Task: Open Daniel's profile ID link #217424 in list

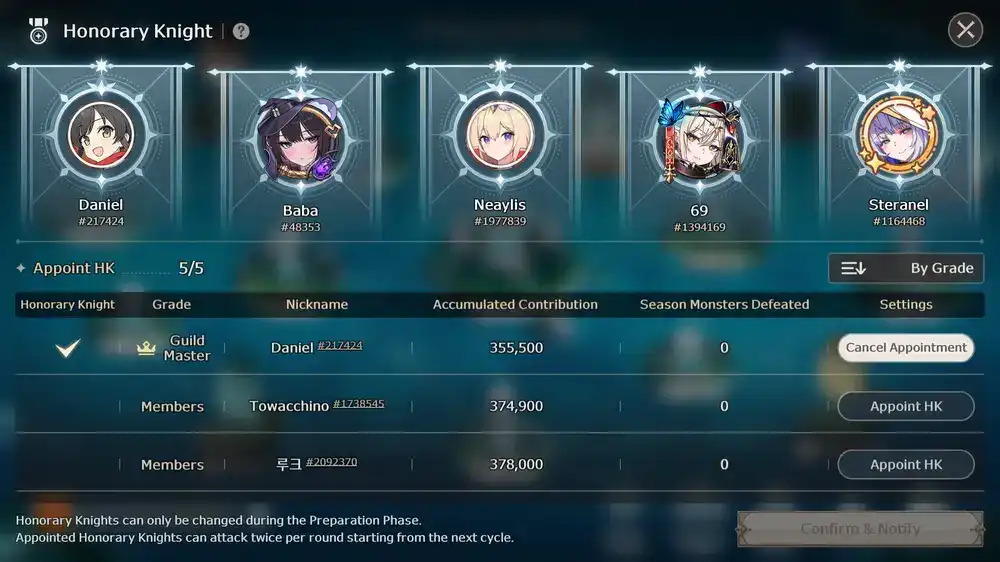Action: pyautogui.click(x=340, y=346)
